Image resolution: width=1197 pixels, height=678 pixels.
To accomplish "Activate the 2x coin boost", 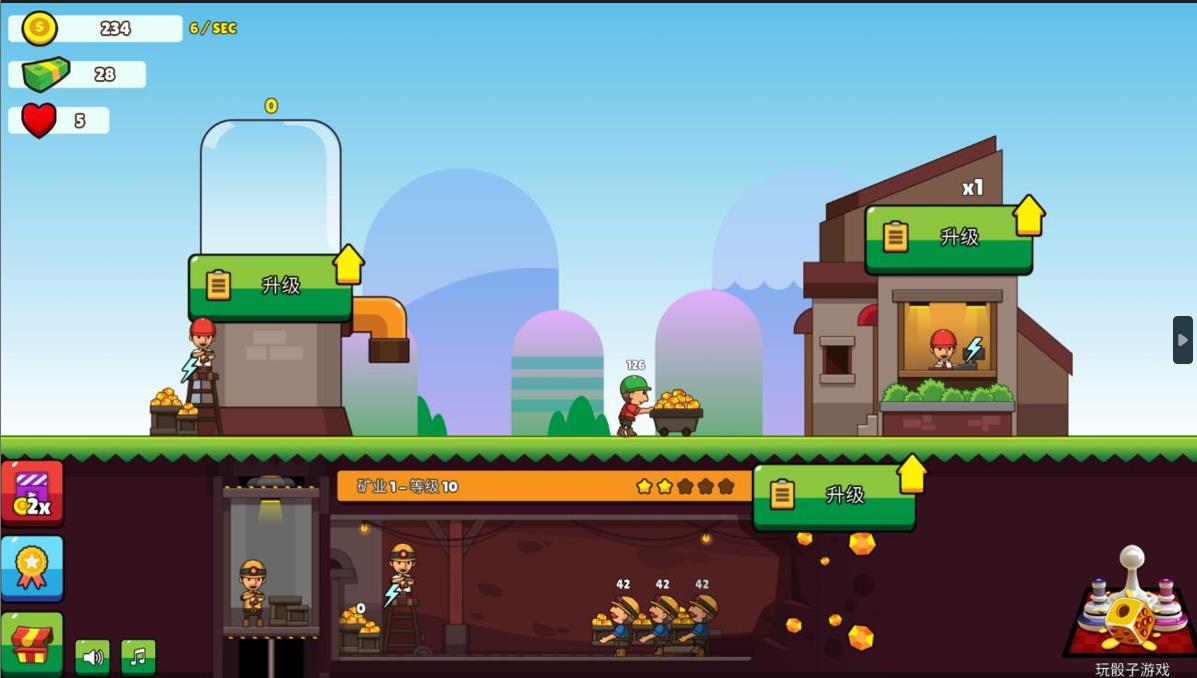I will 32,493.
